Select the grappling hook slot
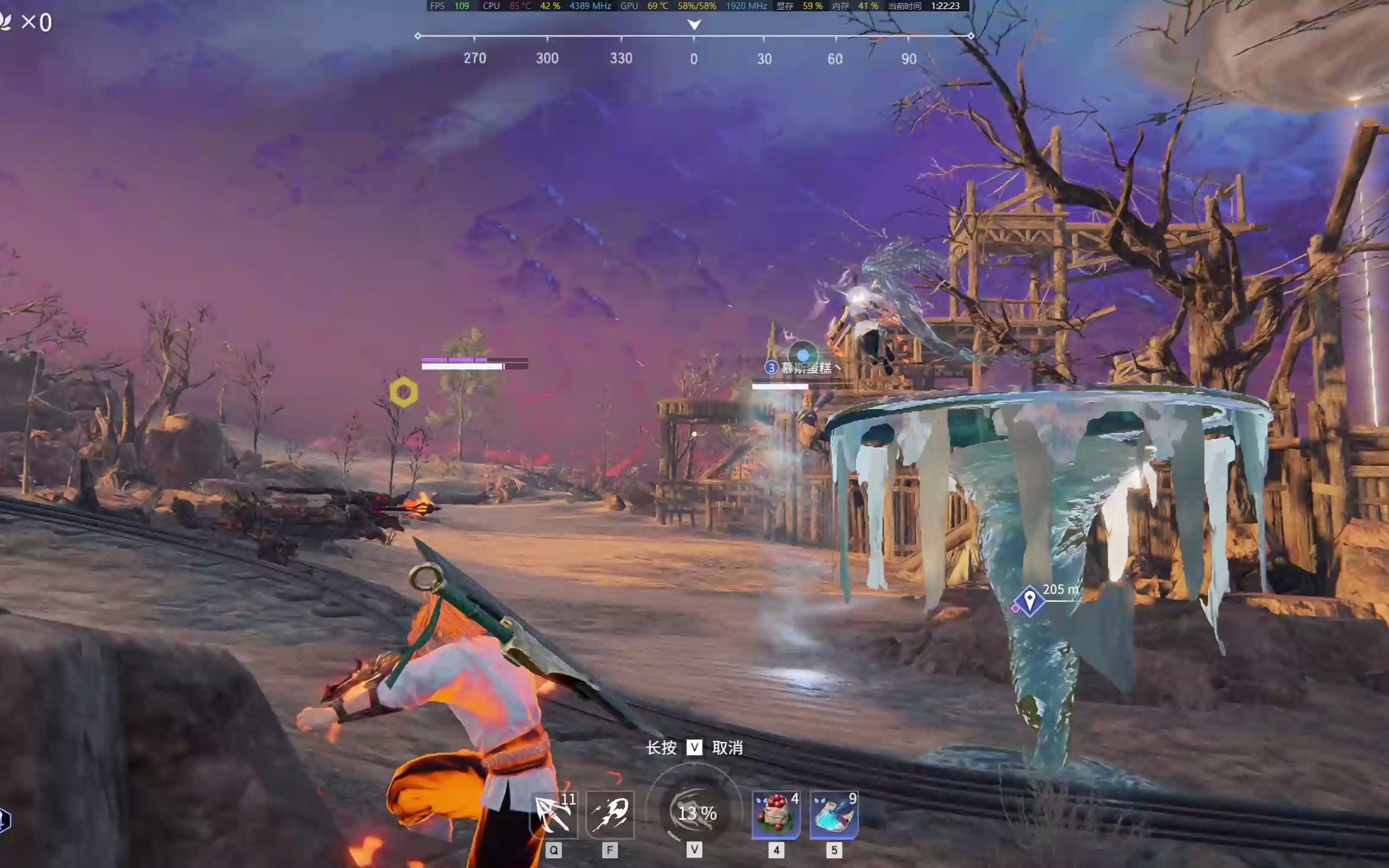The height and width of the screenshot is (868, 1389). click(x=554, y=814)
